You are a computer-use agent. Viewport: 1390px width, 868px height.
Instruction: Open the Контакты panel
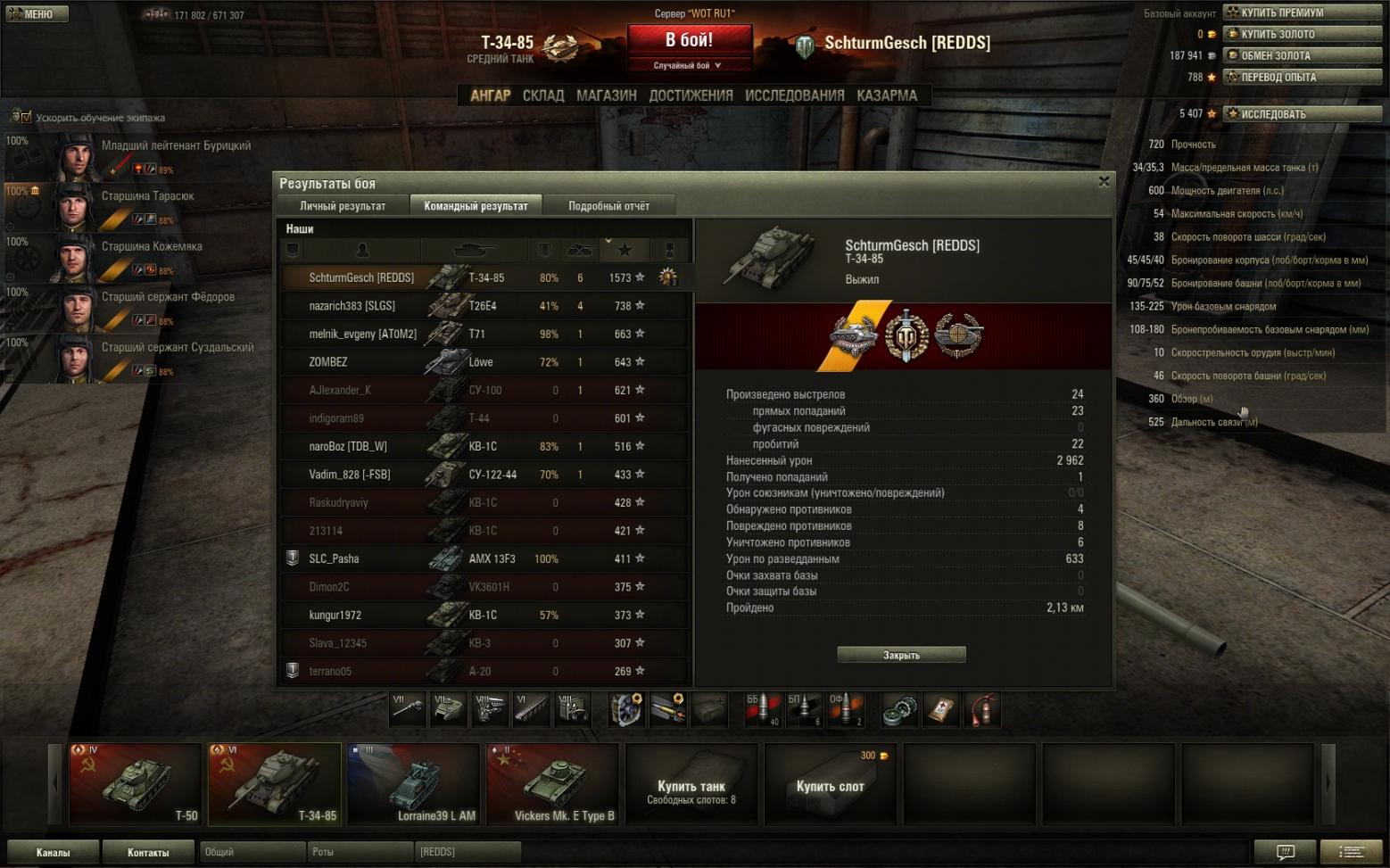point(148,852)
